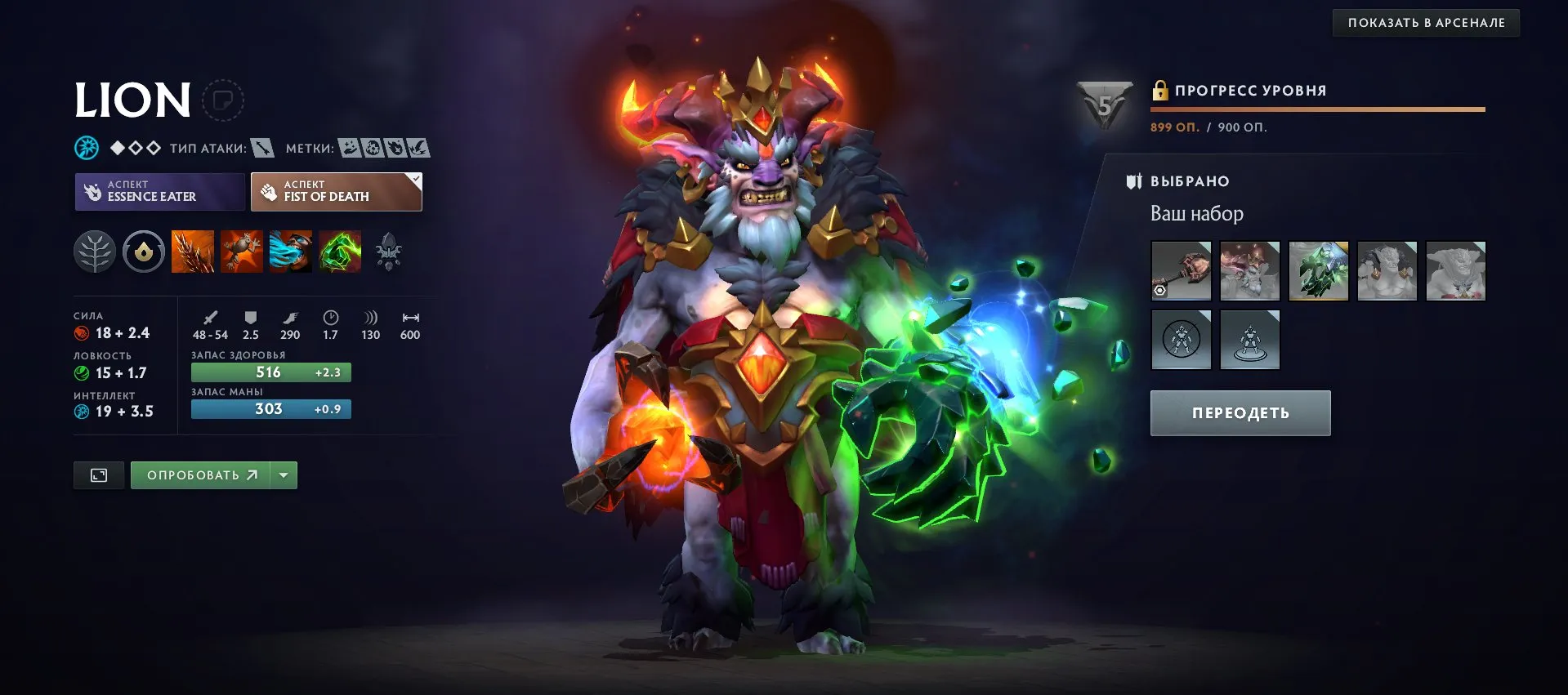Open Lion's talent tree icon

point(93,252)
